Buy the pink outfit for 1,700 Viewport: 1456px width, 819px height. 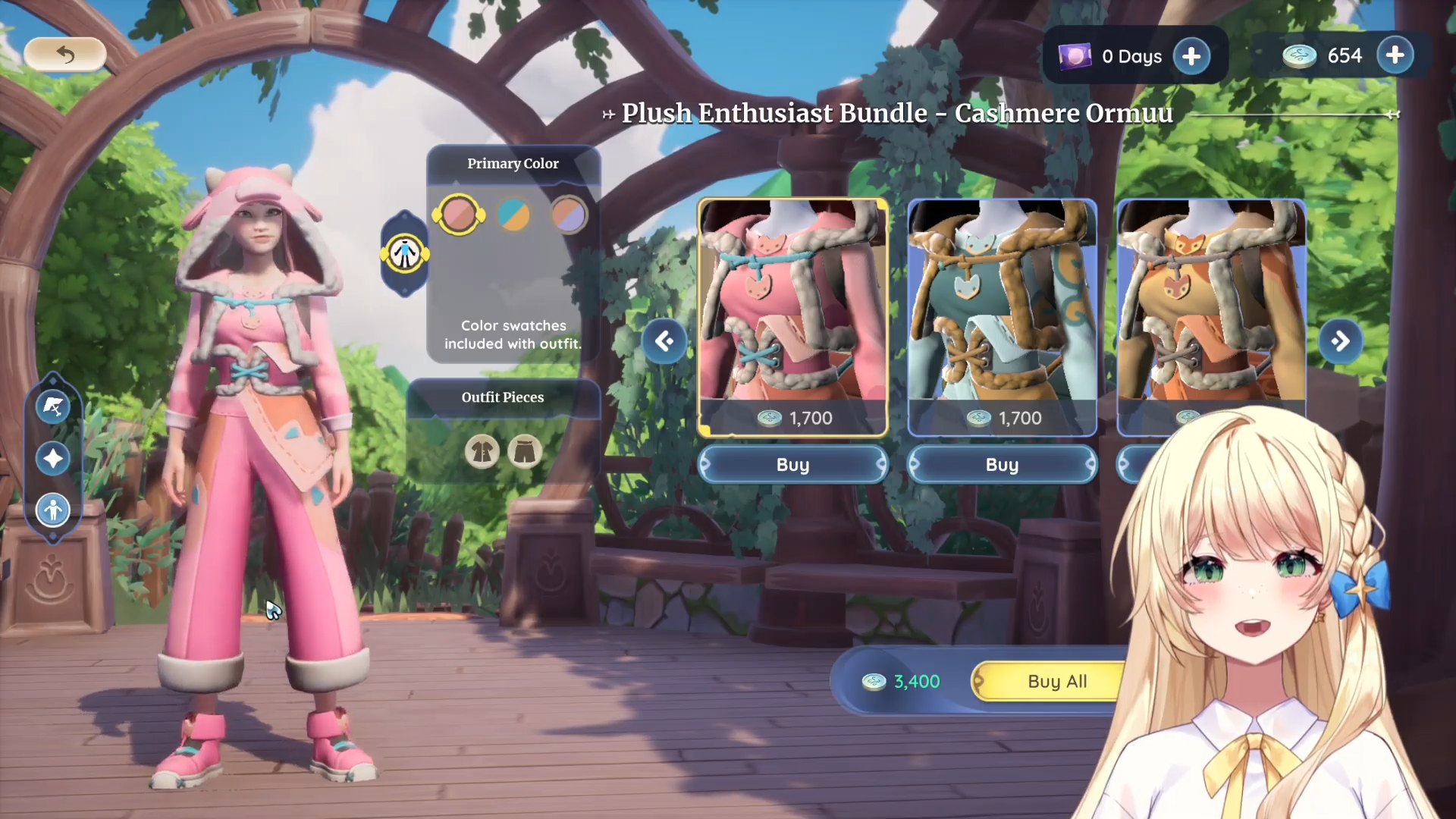[x=792, y=465]
